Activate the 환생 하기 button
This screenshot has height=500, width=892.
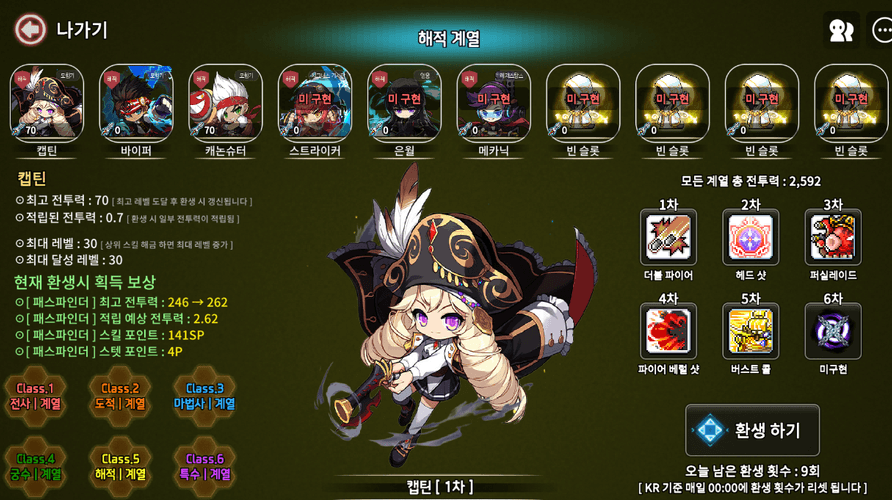tap(752, 431)
